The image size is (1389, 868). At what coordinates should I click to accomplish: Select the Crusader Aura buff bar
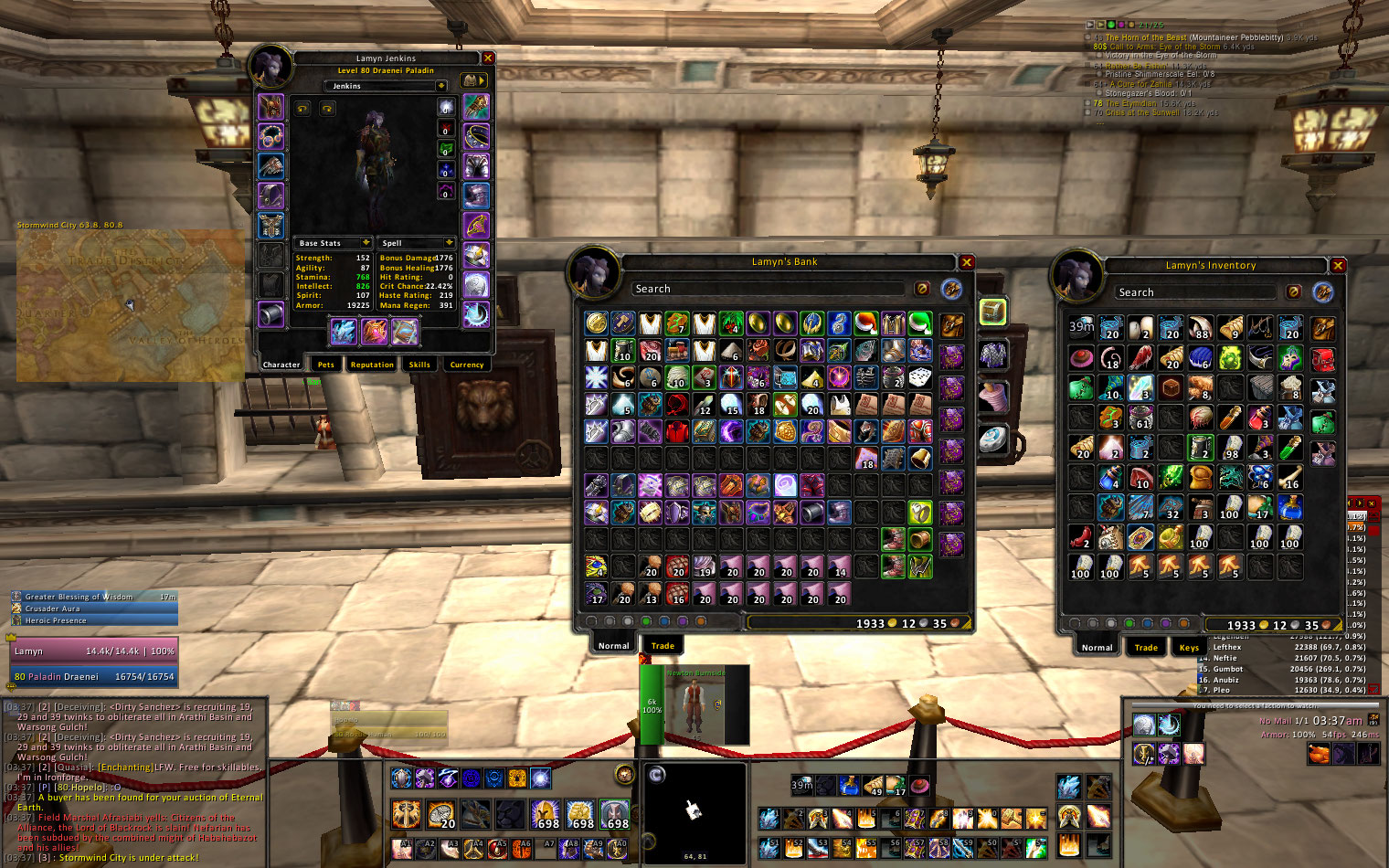[x=93, y=609]
